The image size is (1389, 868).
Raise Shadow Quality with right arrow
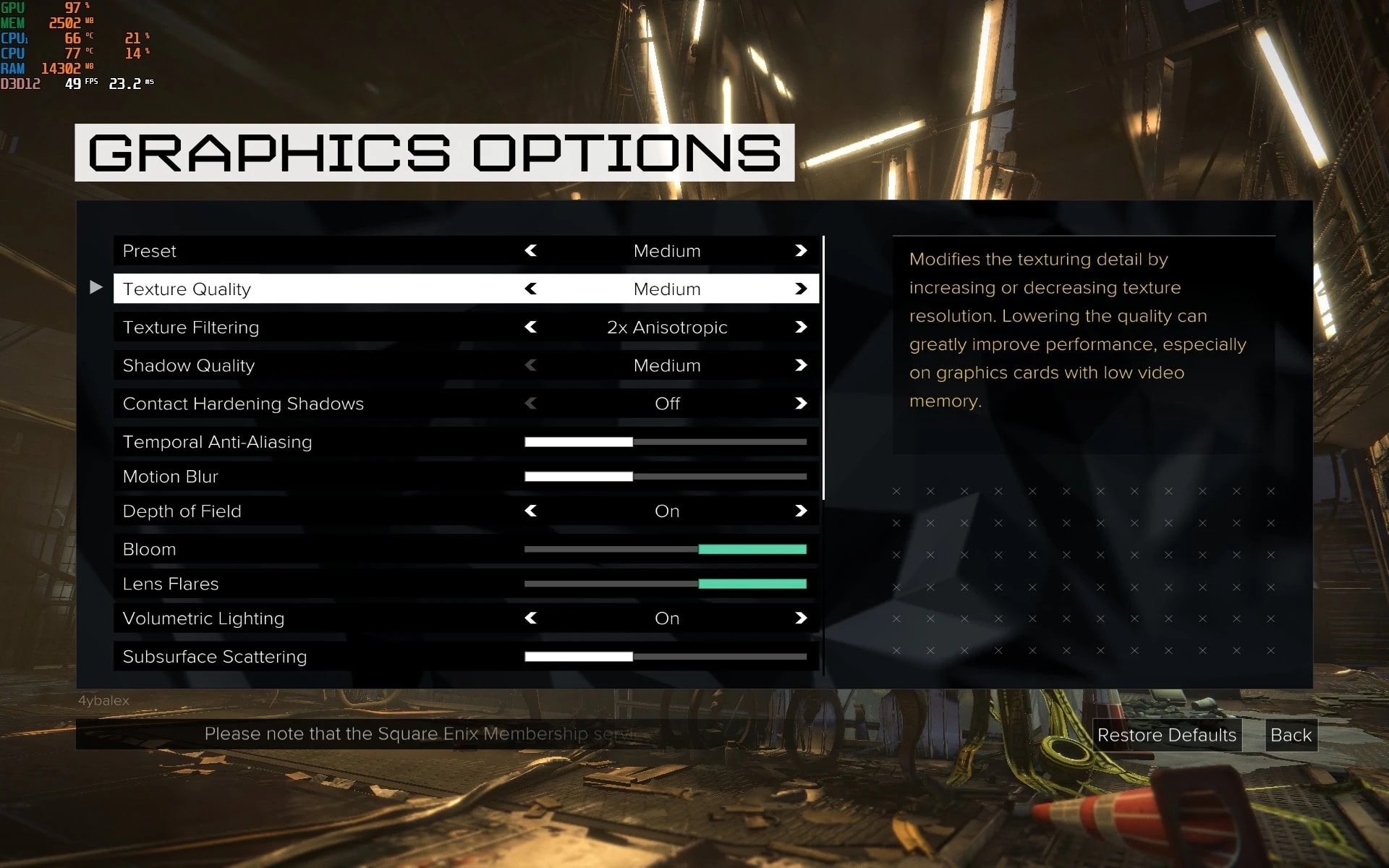tap(800, 365)
